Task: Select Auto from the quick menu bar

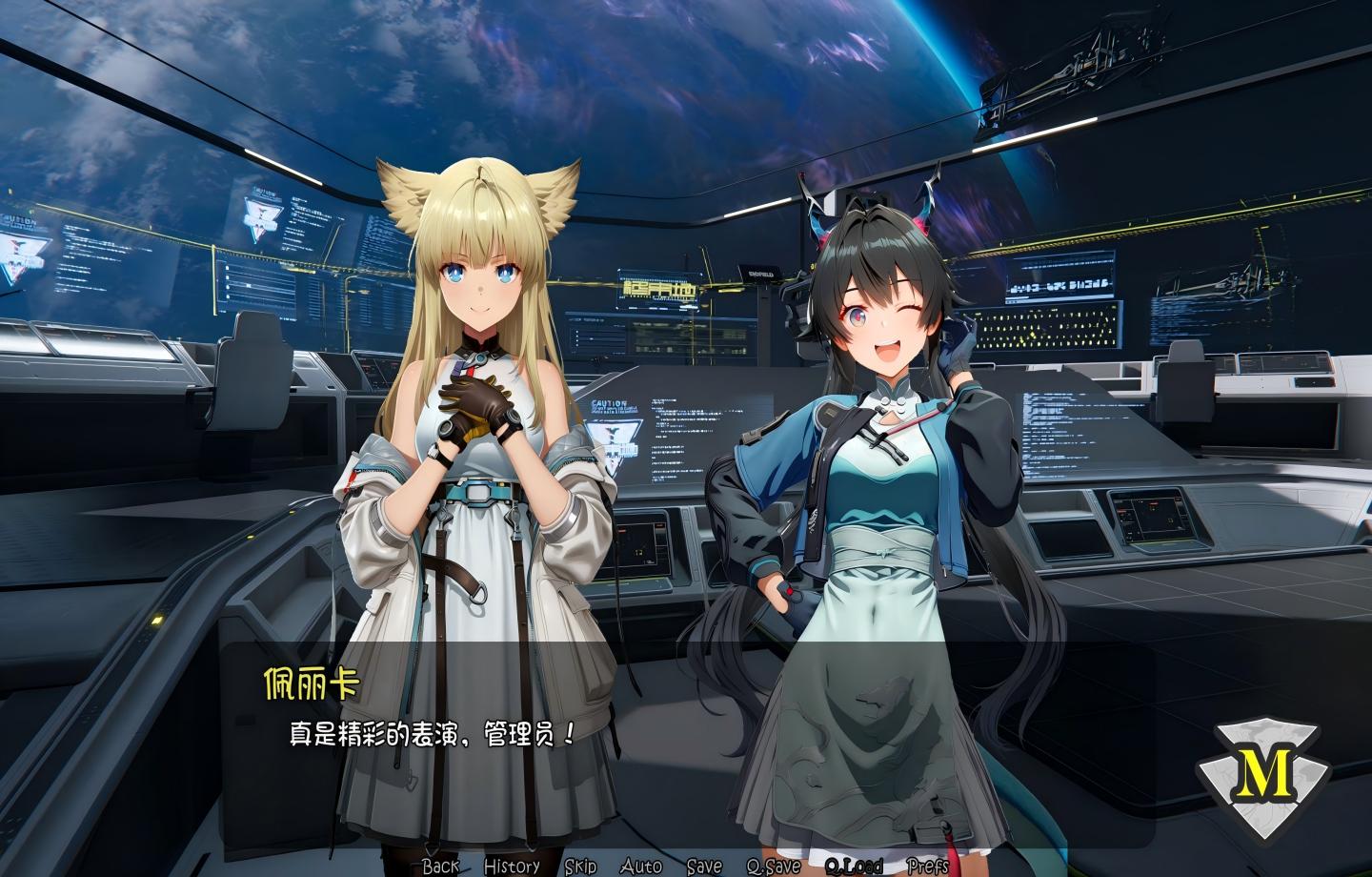Action: 640,867
